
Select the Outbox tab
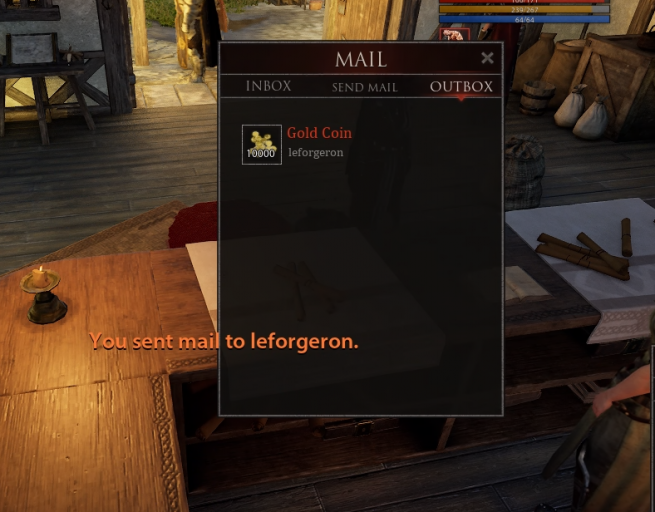point(461,87)
